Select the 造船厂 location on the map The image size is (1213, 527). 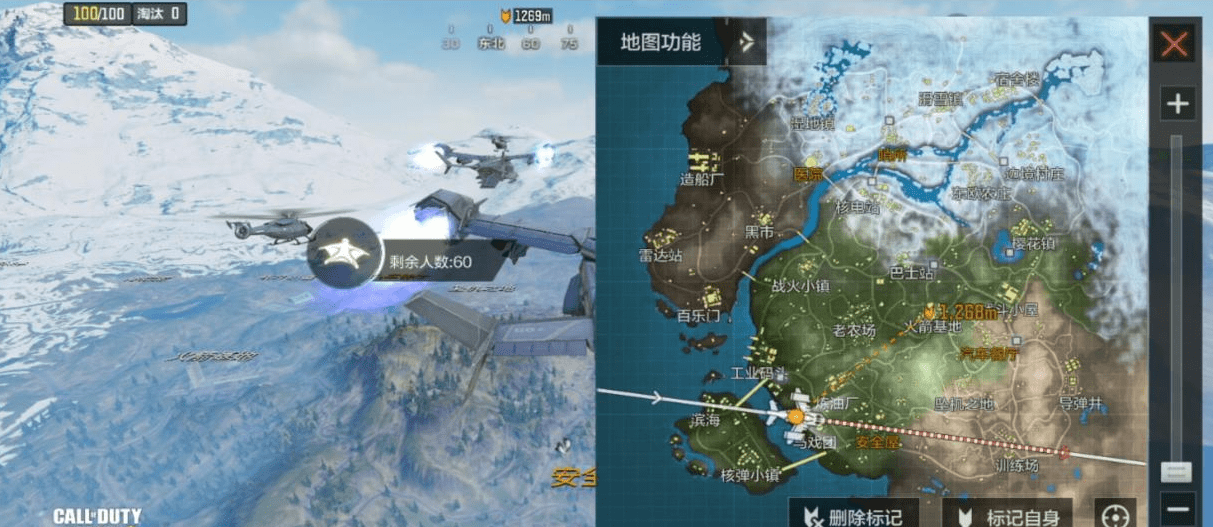[x=701, y=179]
